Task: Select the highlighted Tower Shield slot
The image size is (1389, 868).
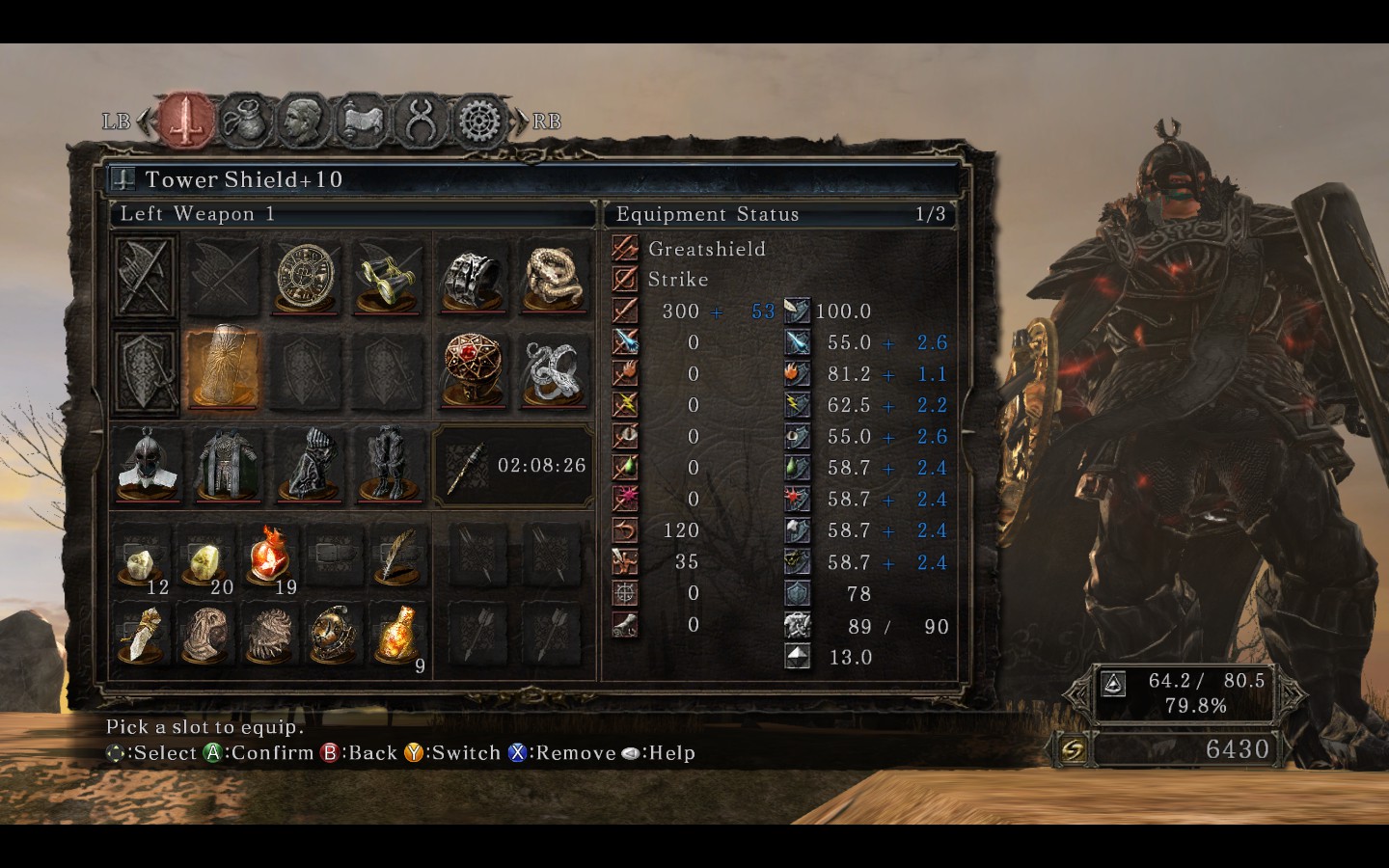Action: click(224, 369)
